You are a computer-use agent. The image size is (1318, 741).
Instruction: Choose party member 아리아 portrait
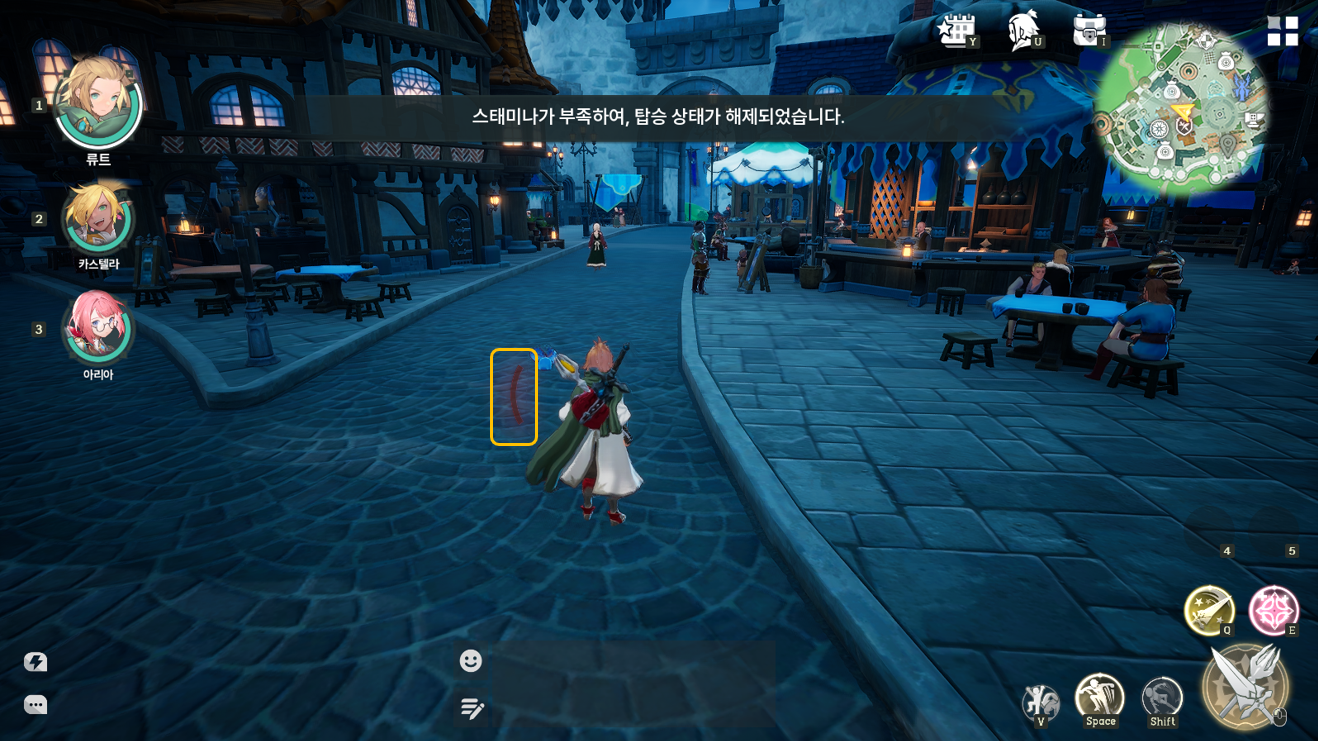[98, 327]
